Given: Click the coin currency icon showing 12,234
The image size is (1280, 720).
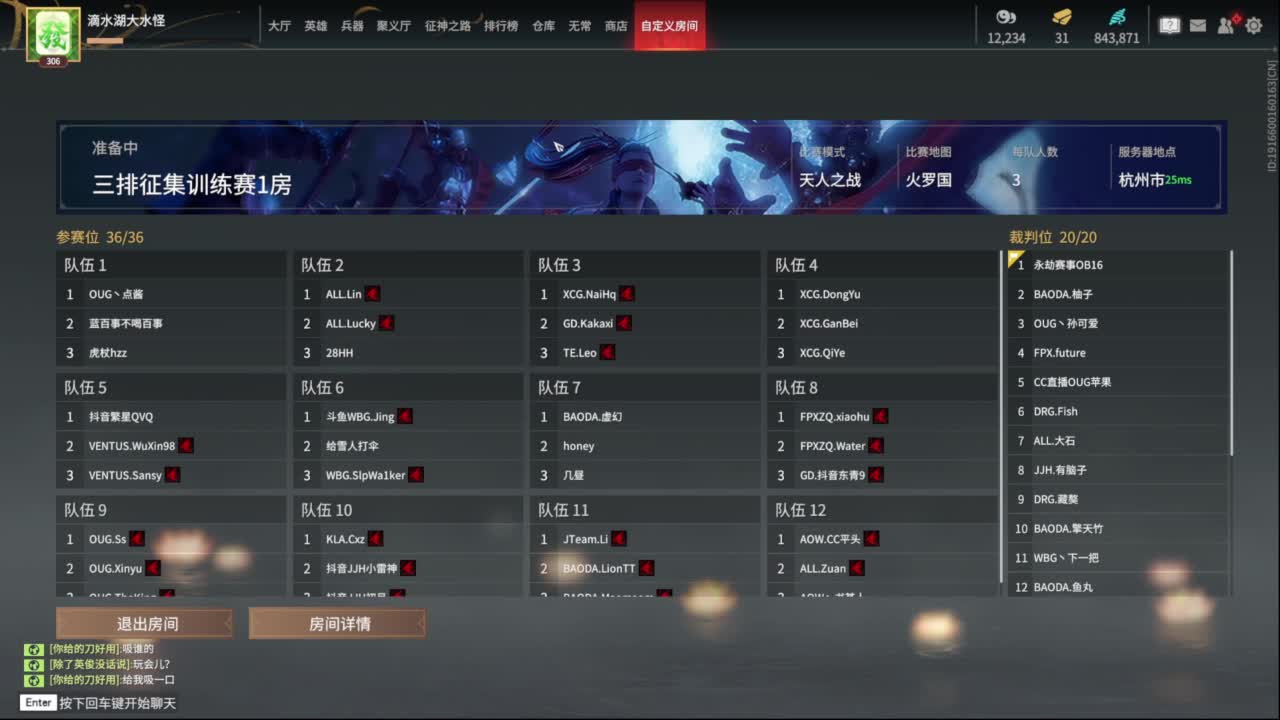Looking at the screenshot, I should (x=1005, y=18).
